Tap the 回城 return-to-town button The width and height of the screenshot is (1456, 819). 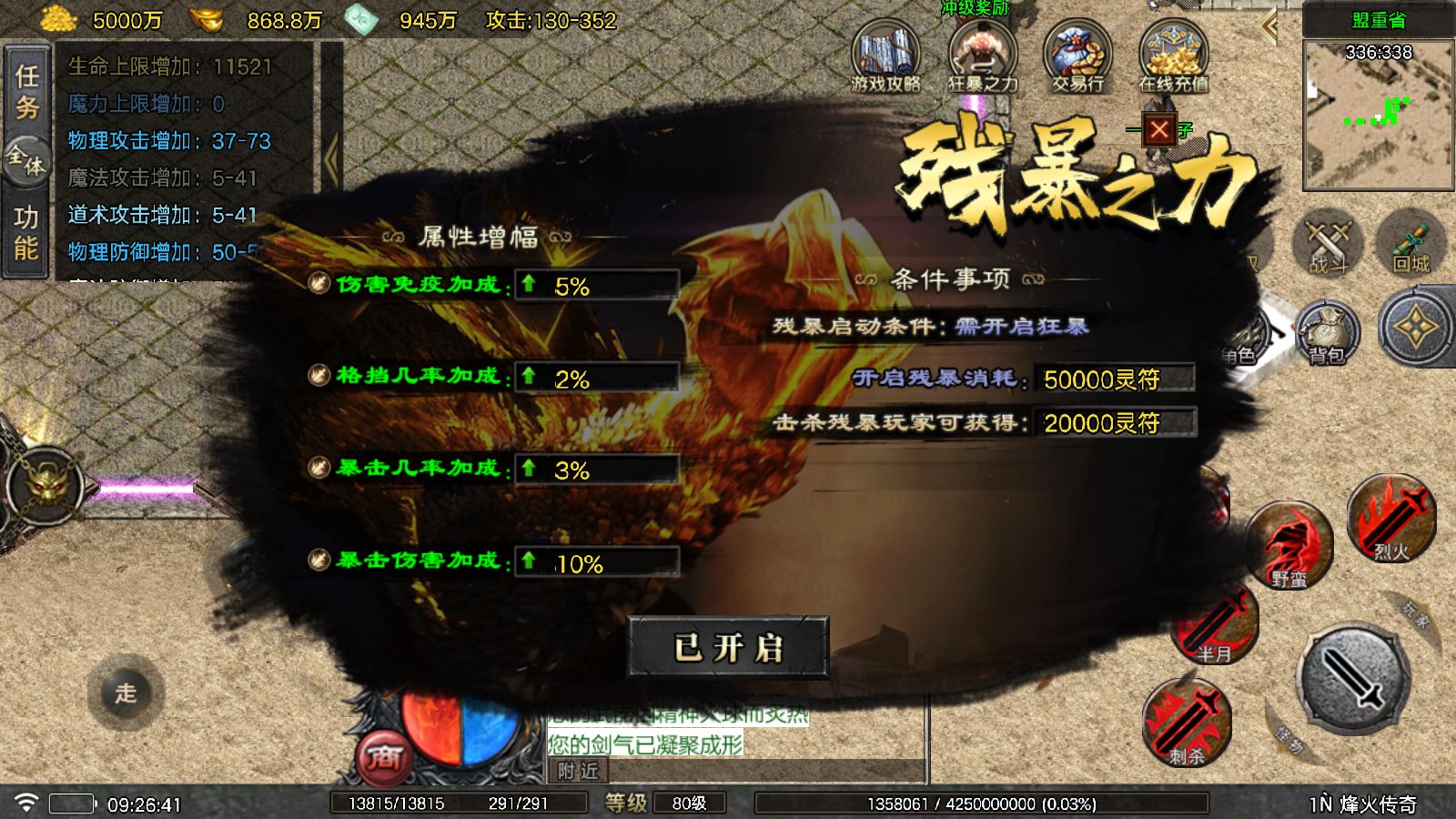[1410, 244]
